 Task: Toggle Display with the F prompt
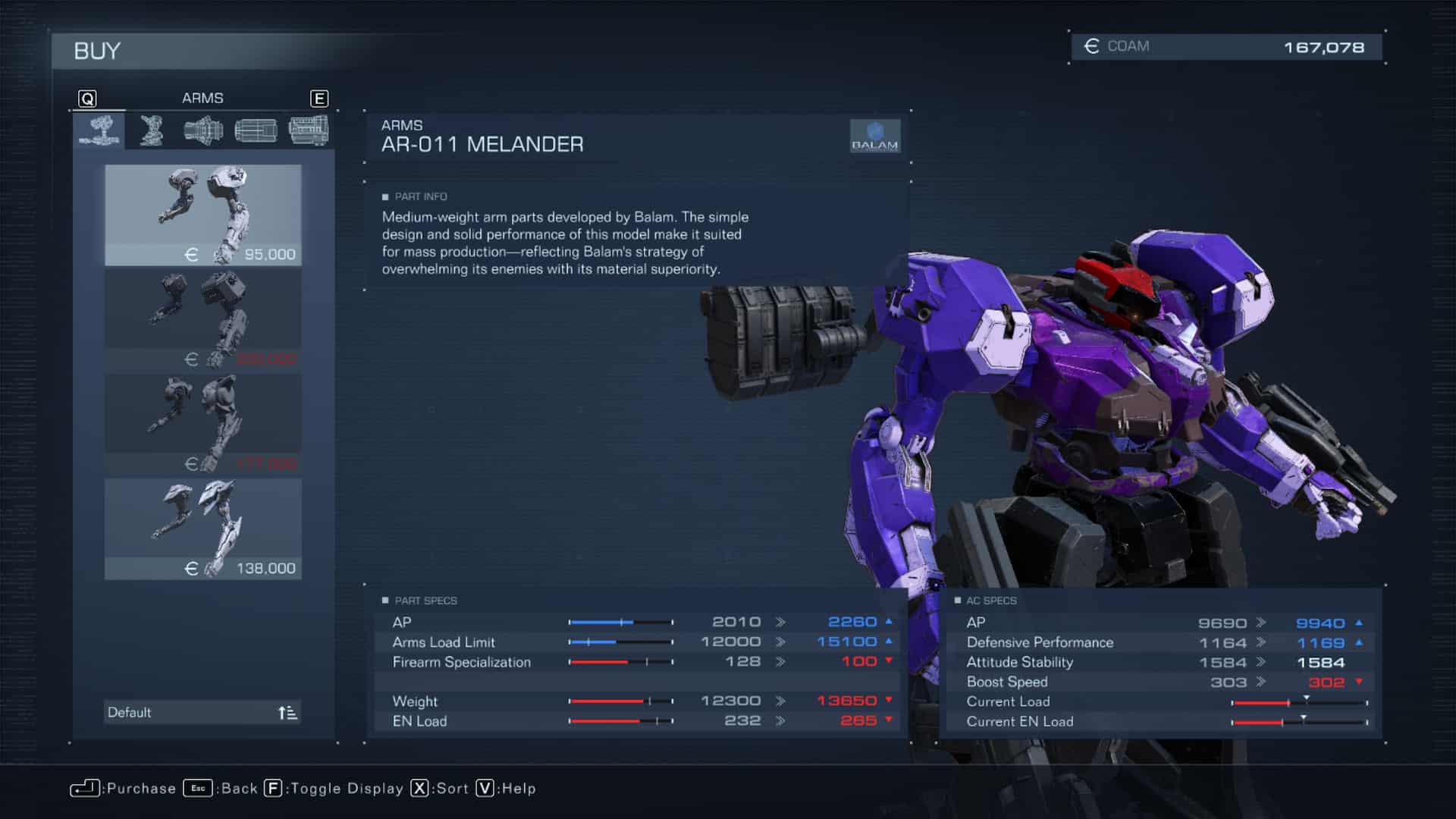271,789
